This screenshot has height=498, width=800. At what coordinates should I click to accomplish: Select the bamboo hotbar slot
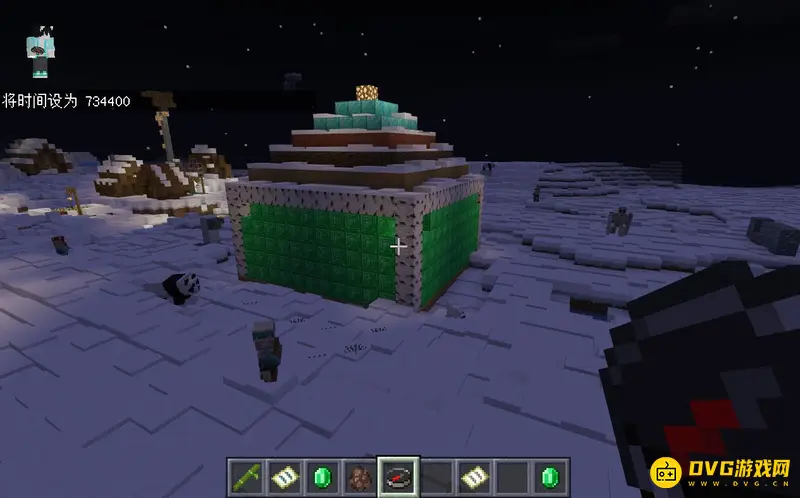tap(244, 476)
